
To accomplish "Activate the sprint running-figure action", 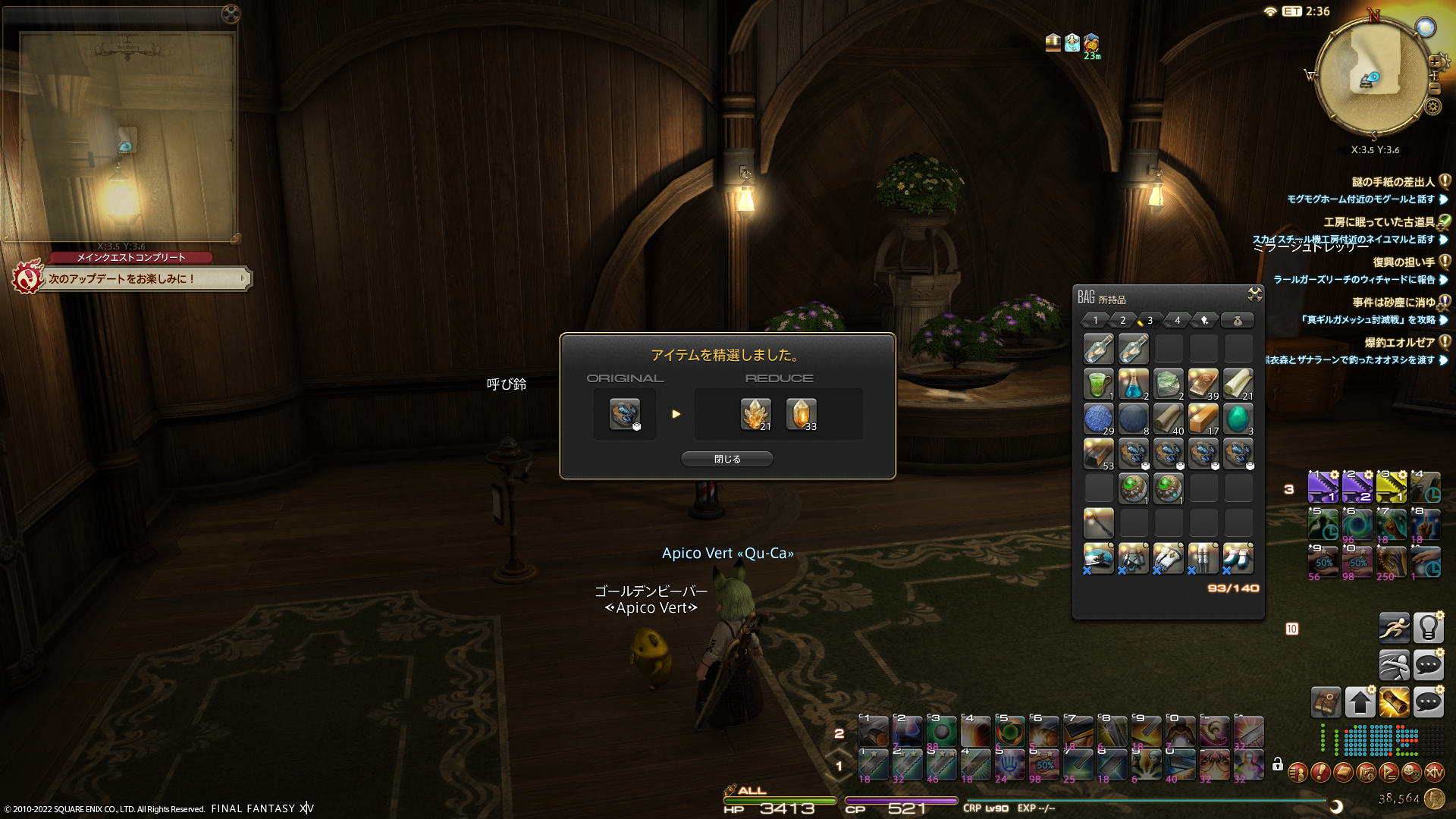I will pos(1394,628).
